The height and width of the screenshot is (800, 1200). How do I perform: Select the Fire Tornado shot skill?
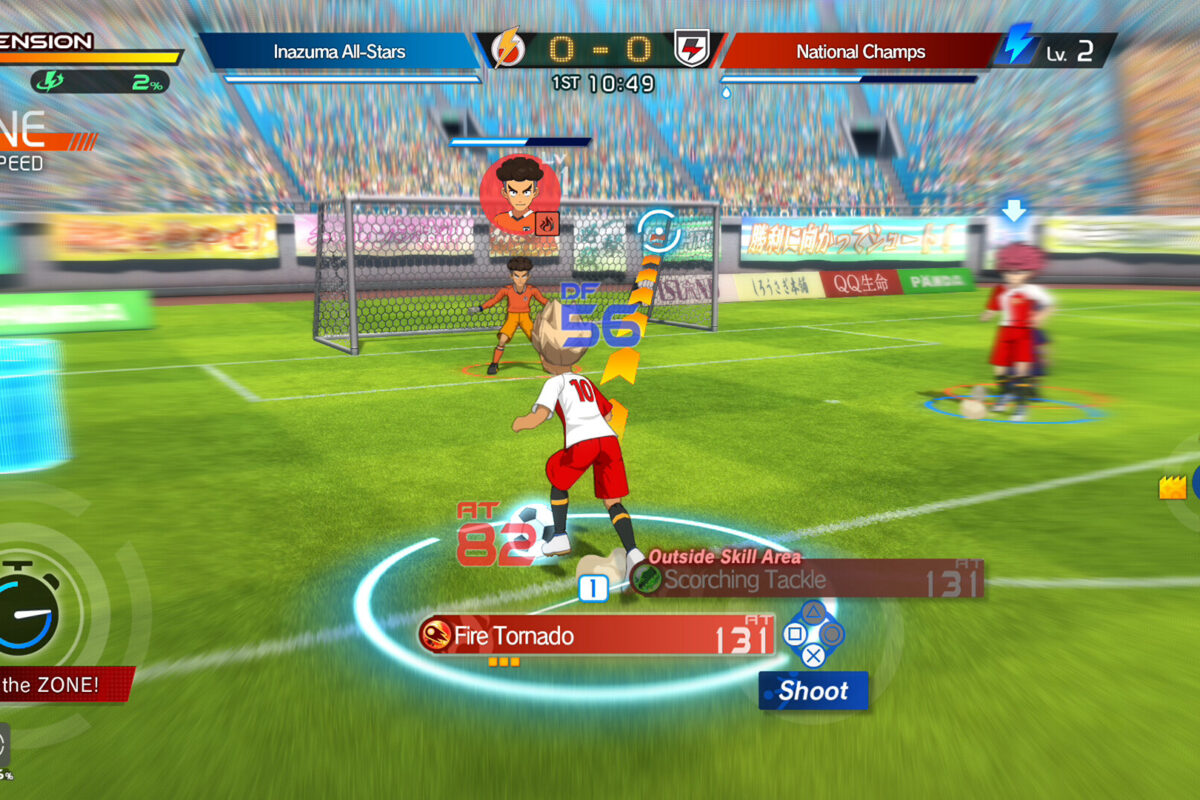click(x=596, y=635)
